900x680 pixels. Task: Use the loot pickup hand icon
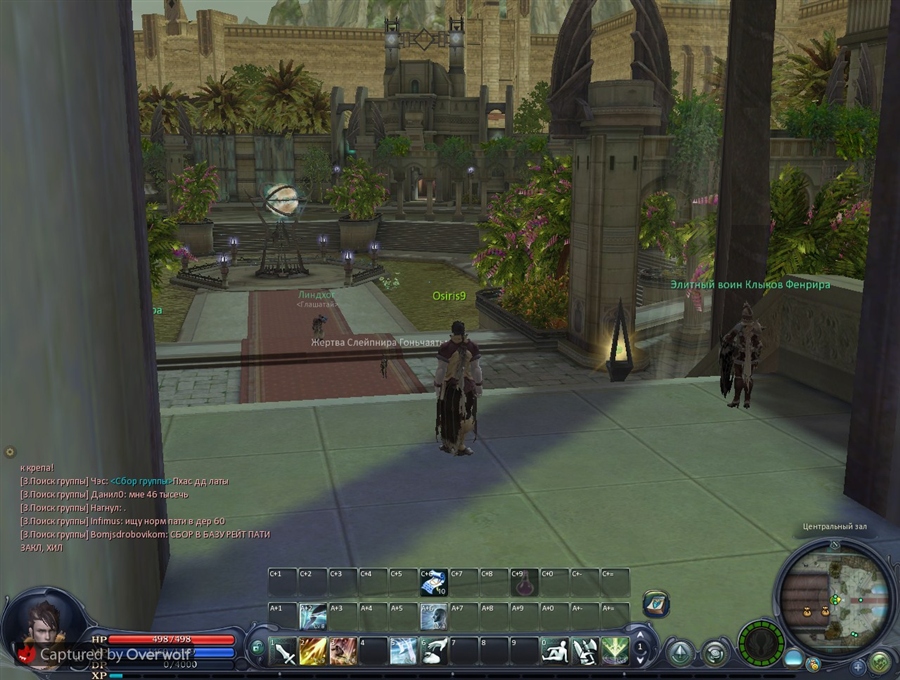[x=433, y=651]
